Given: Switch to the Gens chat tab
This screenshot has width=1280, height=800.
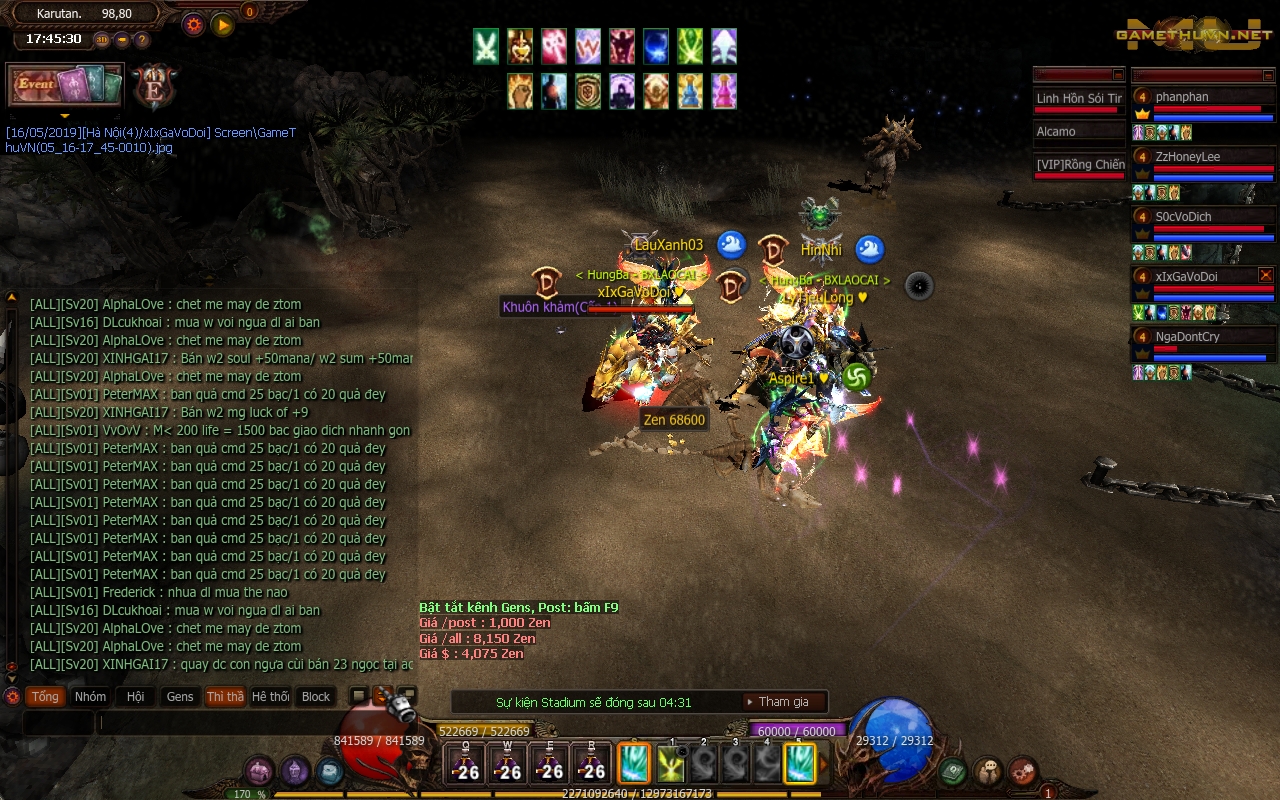Looking at the screenshot, I should tap(179, 697).
